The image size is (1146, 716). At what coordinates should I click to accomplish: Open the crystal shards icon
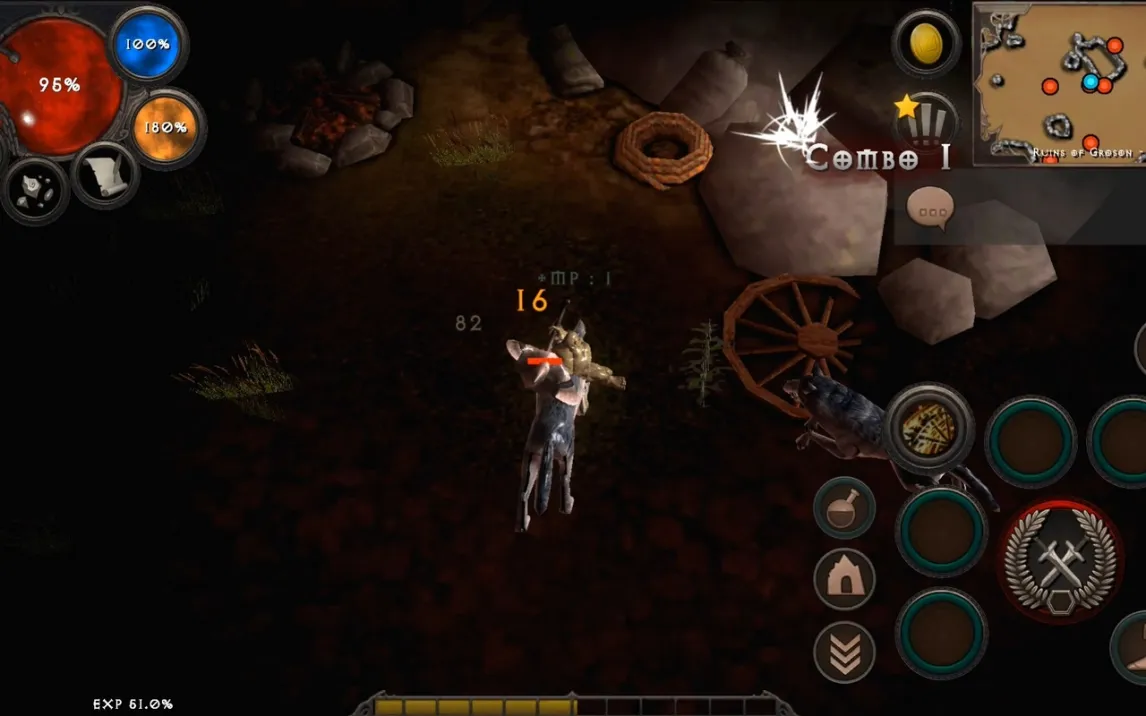tap(34, 190)
